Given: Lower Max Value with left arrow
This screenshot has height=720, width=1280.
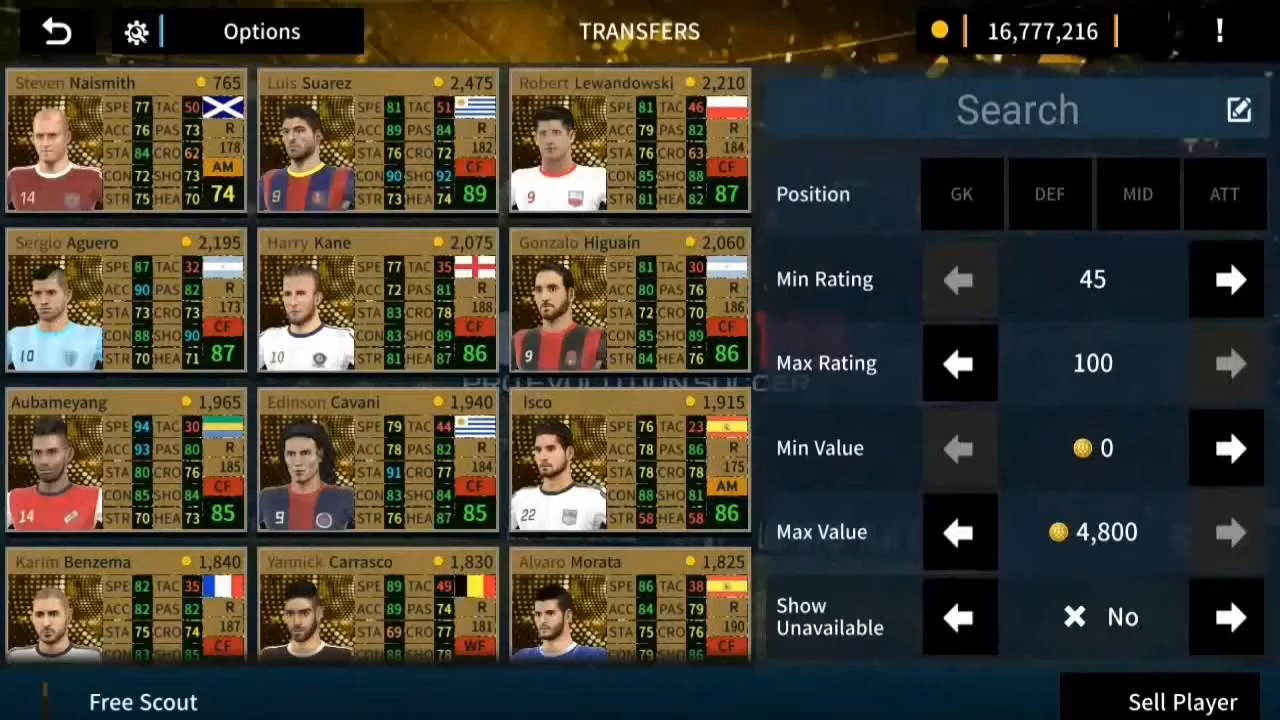Looking at the screenshot, I should coord(959,532).
